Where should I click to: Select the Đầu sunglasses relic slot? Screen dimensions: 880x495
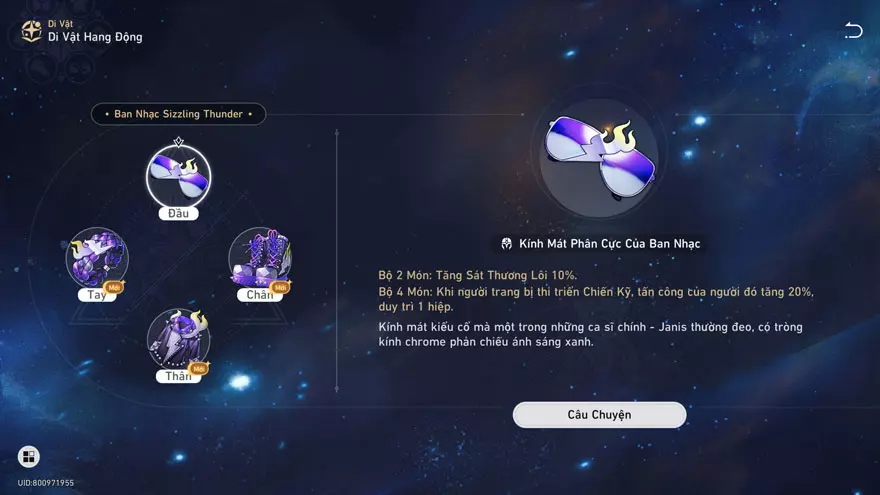tap(178, 177)
